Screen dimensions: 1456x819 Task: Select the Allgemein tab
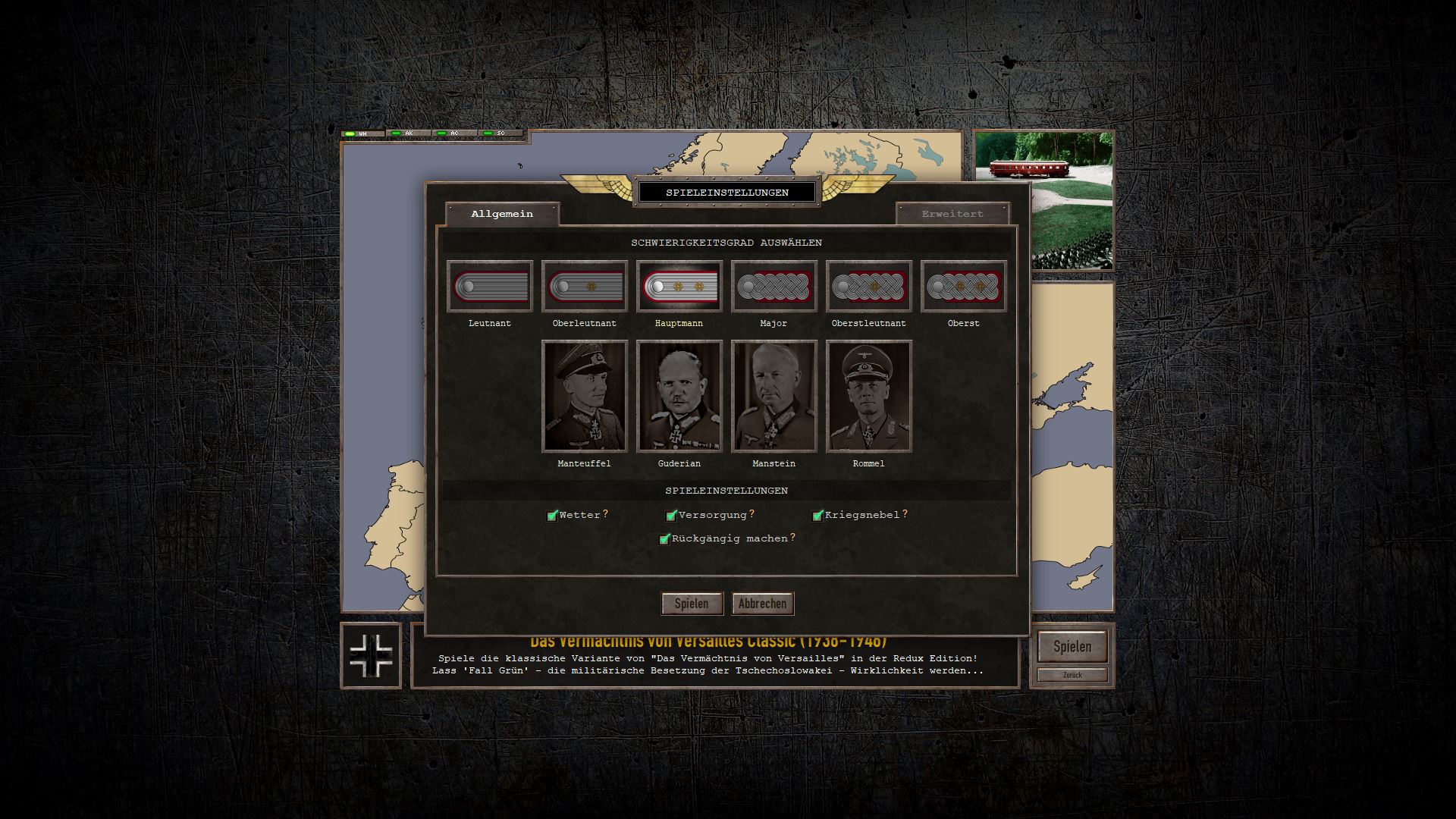tap(502, 214)
